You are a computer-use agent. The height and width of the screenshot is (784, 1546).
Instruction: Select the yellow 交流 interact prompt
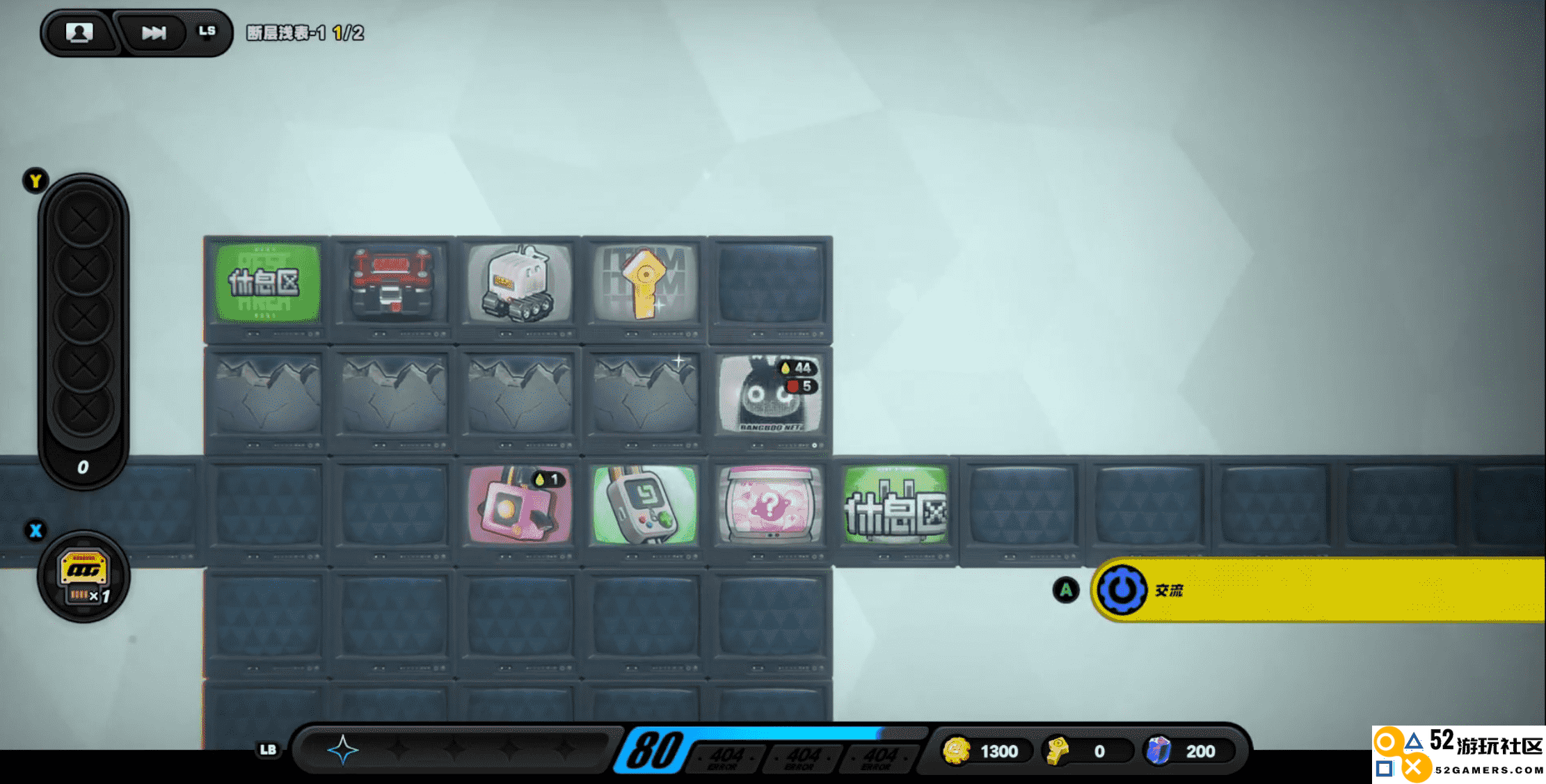tap(1315, 591)
